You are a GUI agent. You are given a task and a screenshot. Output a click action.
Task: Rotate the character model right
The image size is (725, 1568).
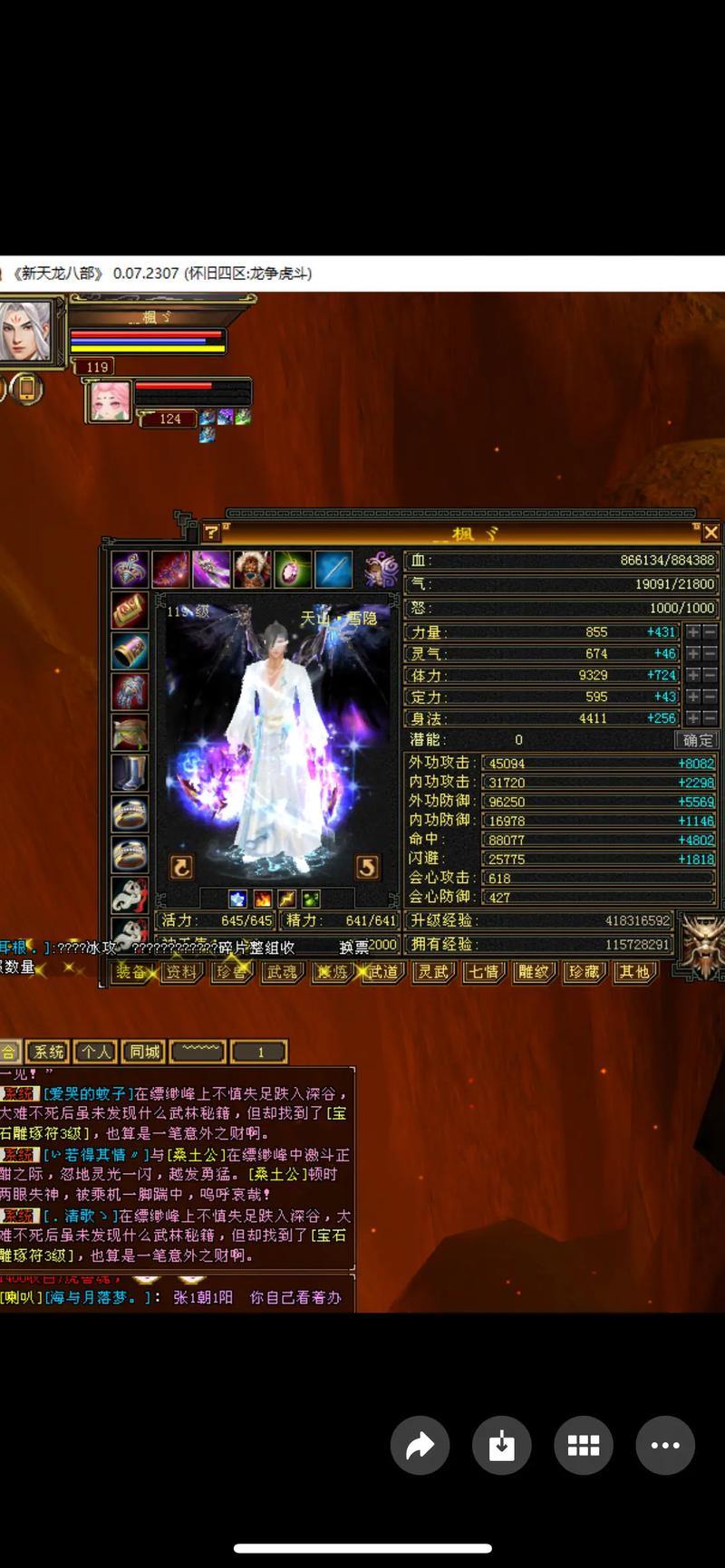point(366,868)
